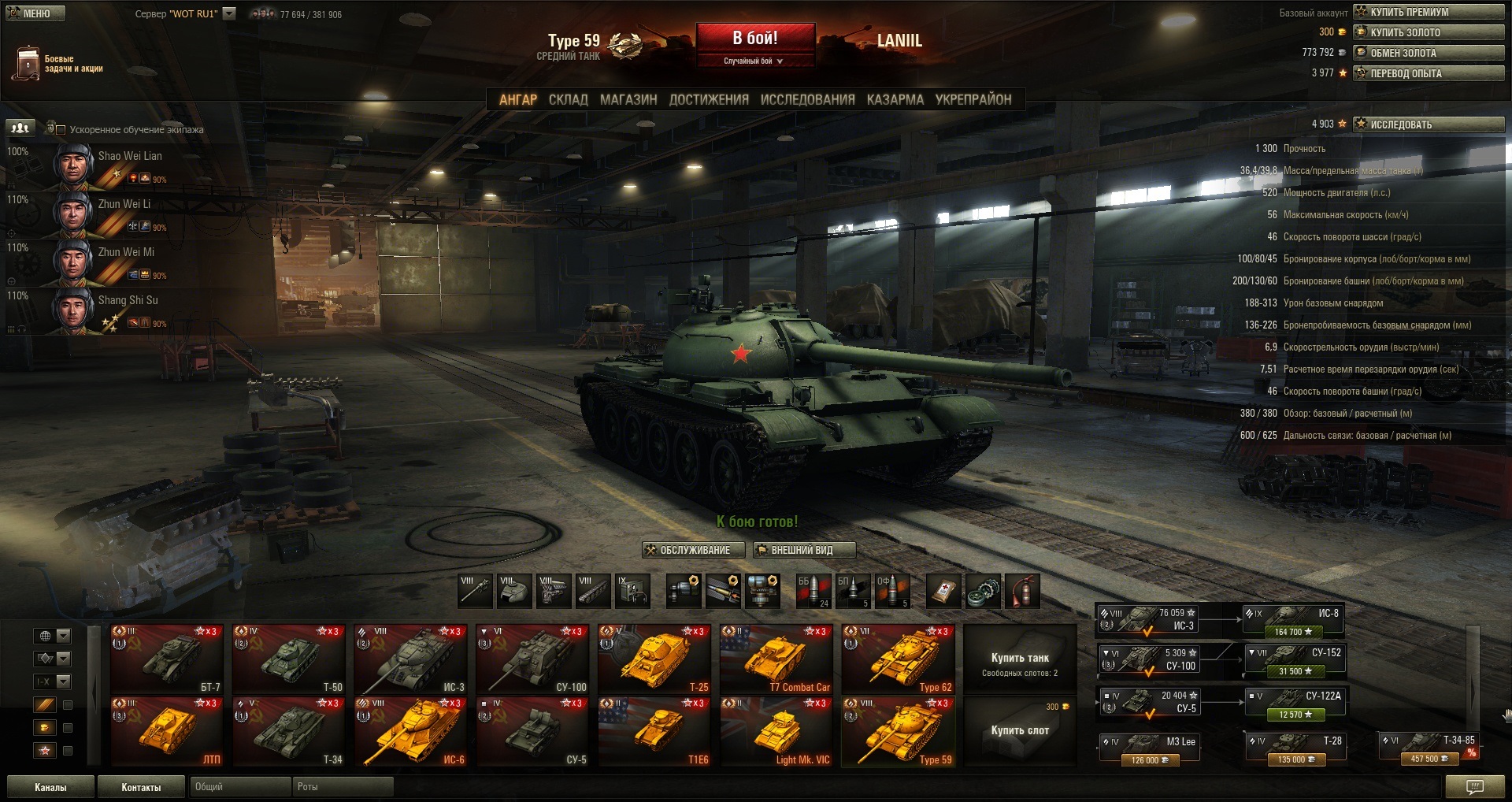Open the Контакты contacts button
The height and width of the screenshot is (802, 1512).
pos(141,787)
